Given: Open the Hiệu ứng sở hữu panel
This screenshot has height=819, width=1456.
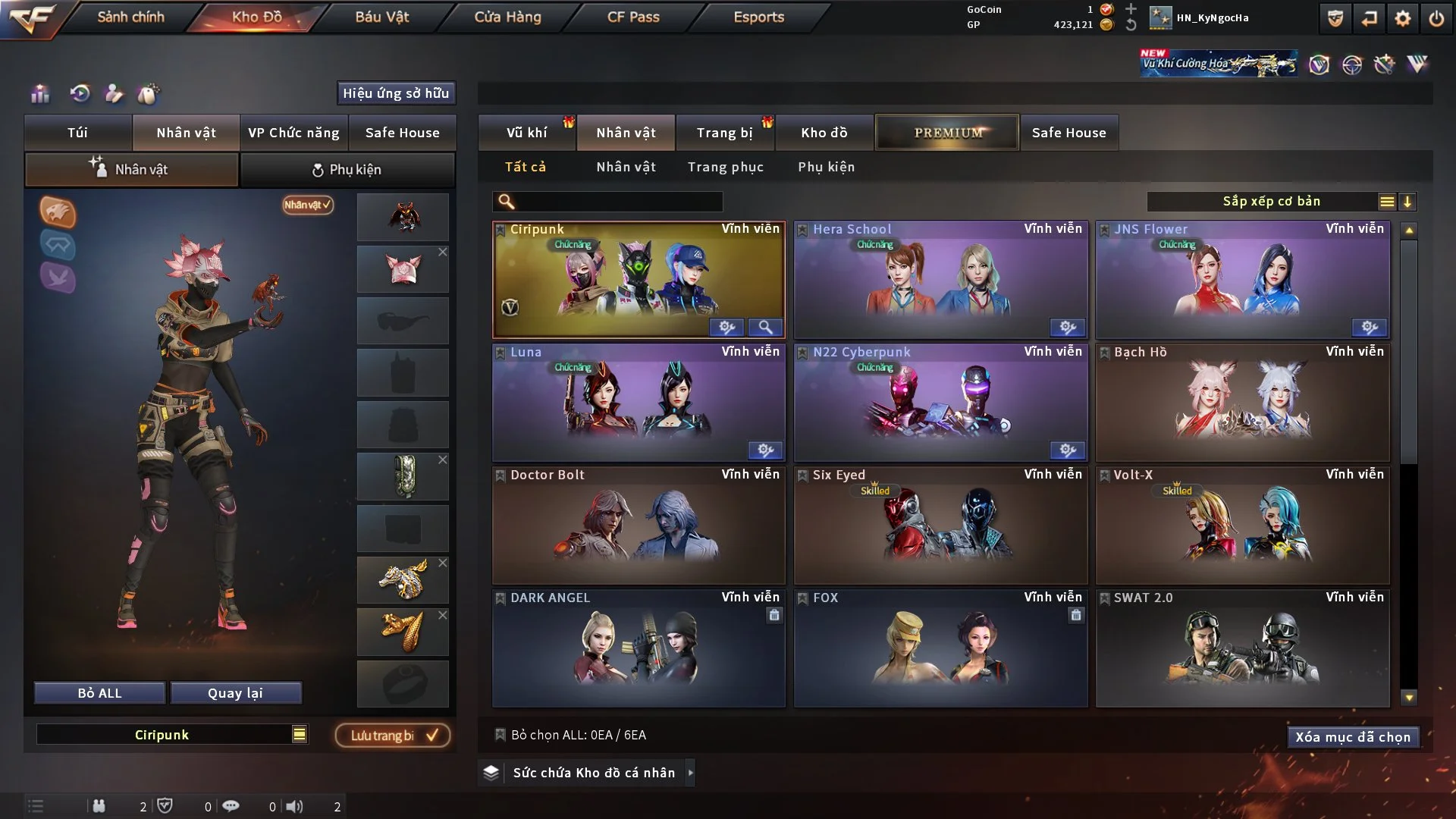Looking at the screenshot, I should tap(395, 93).
